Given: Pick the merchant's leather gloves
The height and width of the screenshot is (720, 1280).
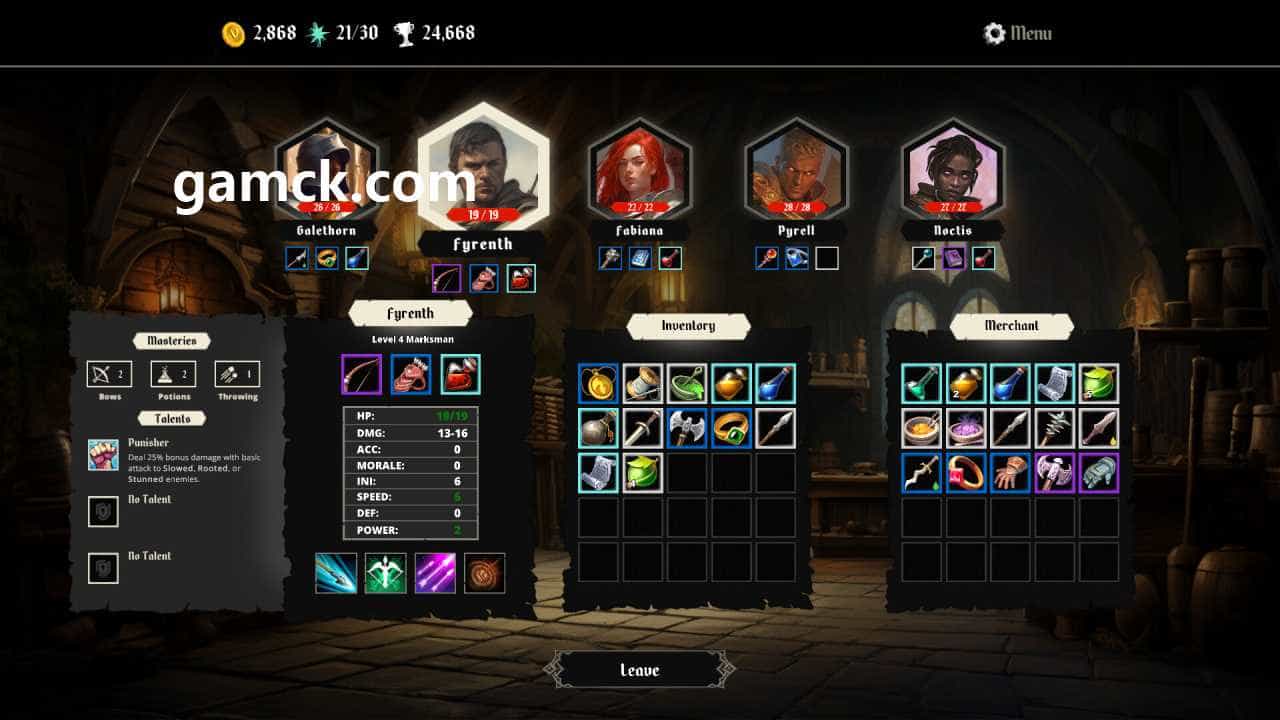Looking at the screenshot, I should (x=1010, y=473).
